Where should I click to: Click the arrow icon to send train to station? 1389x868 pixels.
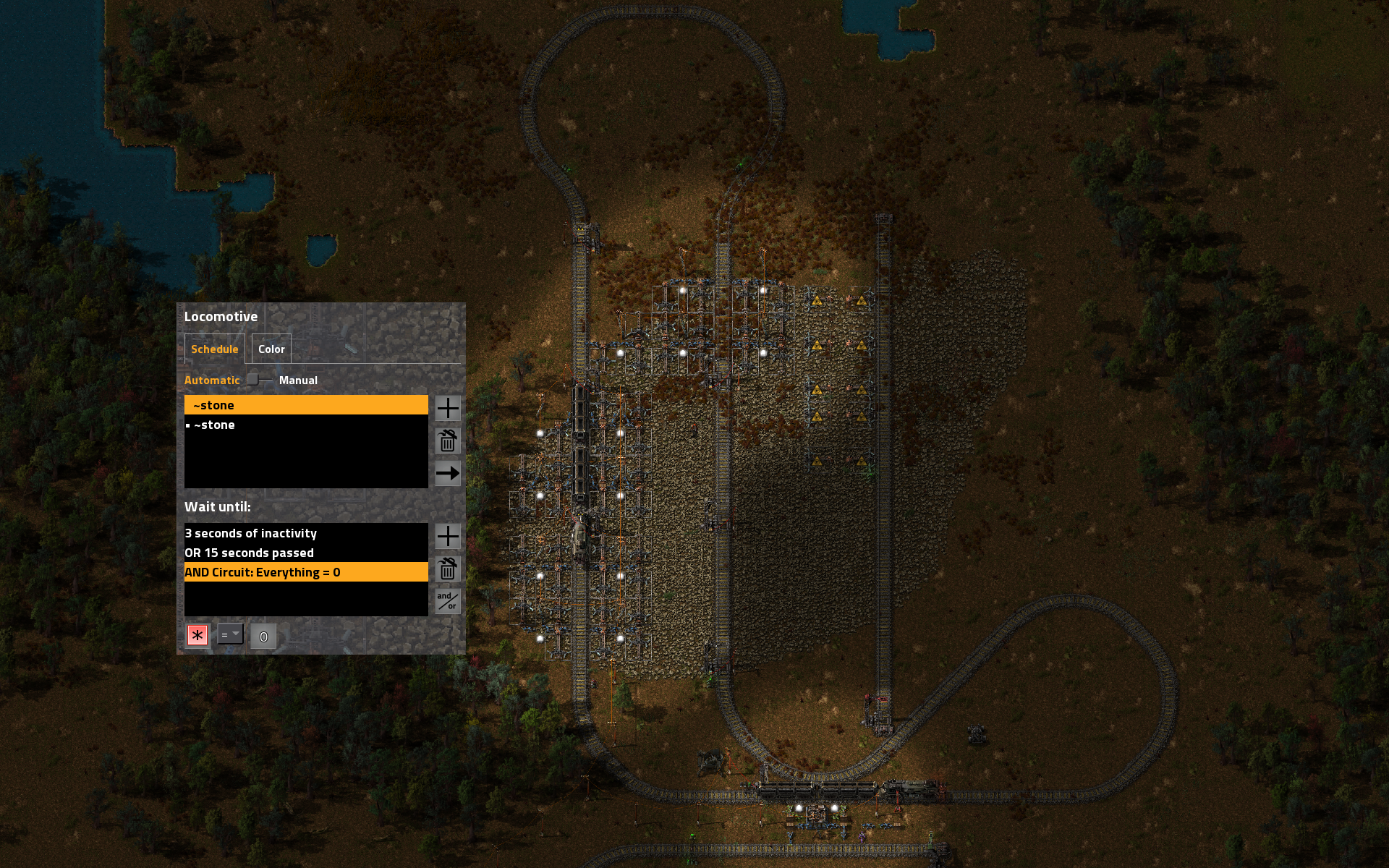[x=447, y=474]
